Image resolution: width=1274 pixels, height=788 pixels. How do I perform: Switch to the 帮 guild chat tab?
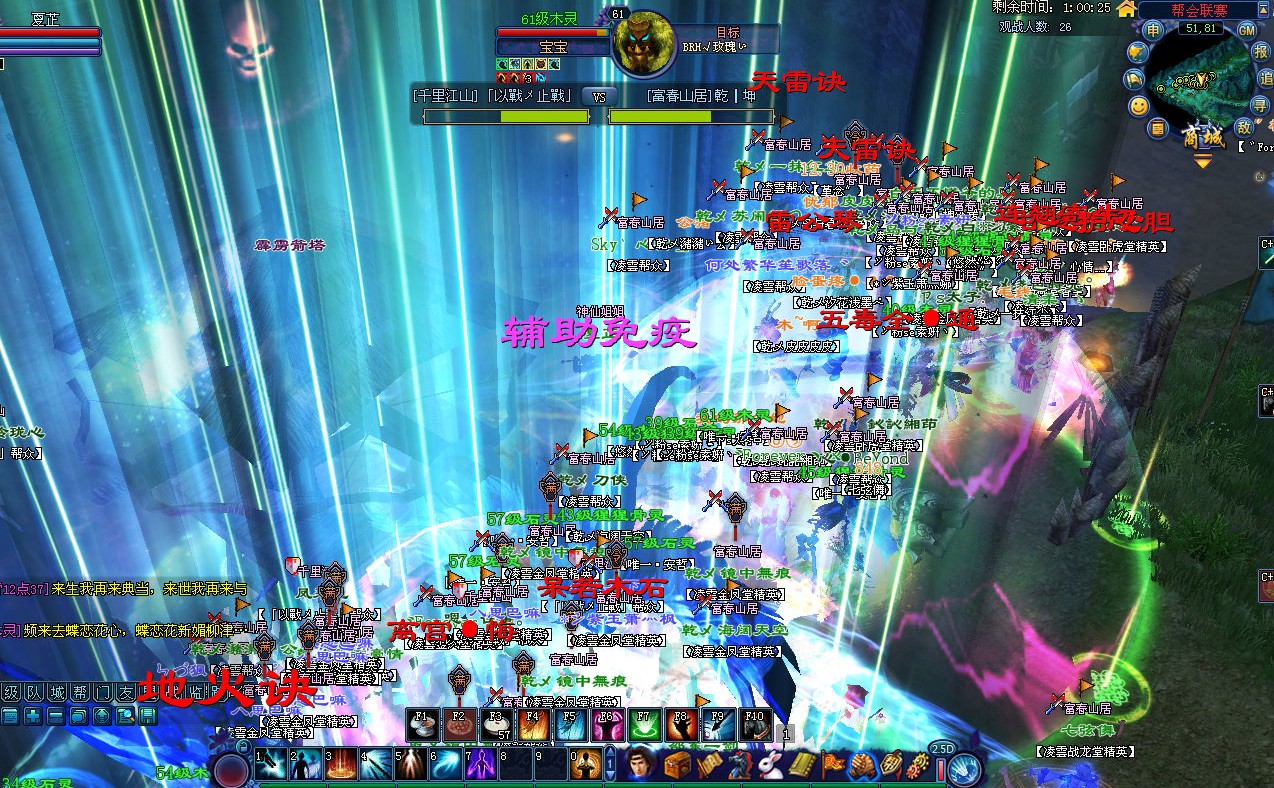[x=79, y=692]
